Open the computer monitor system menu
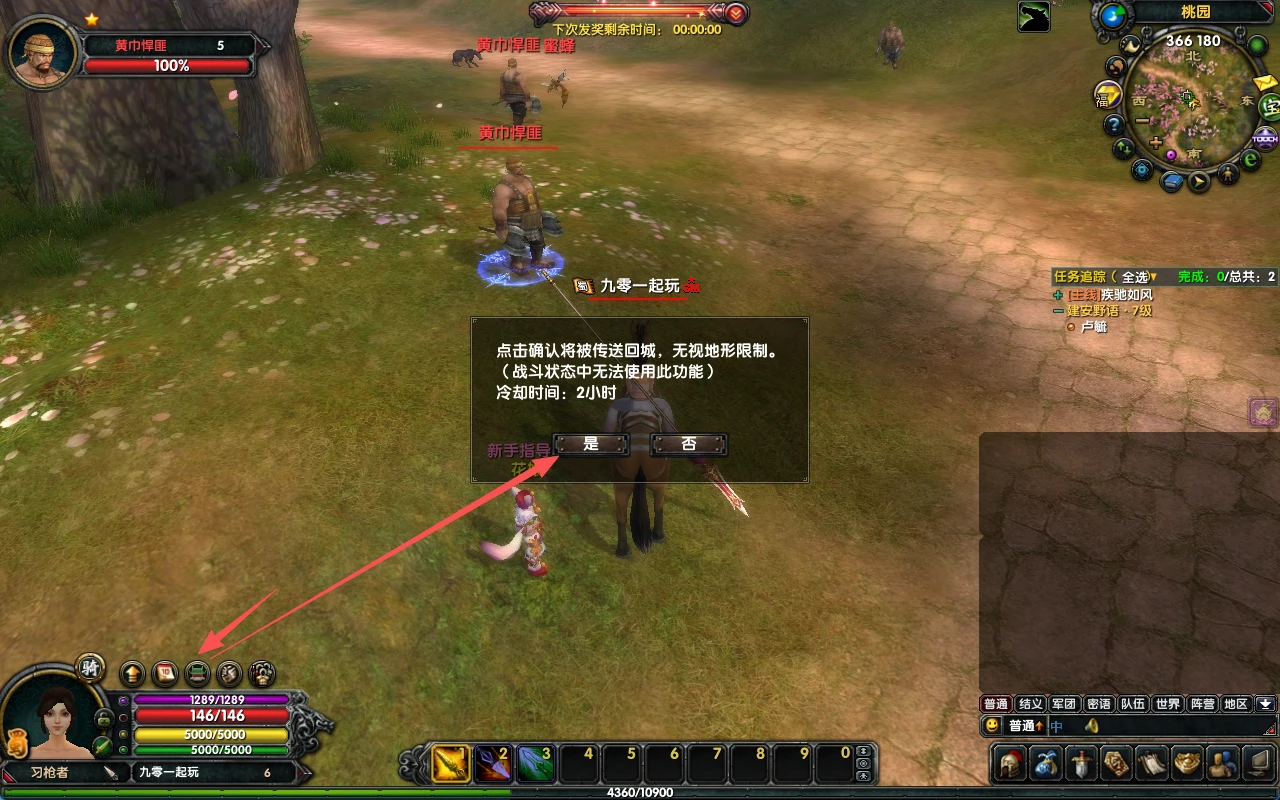The width and height of the screenshot is (1280, 800). tap(1256, 764)
